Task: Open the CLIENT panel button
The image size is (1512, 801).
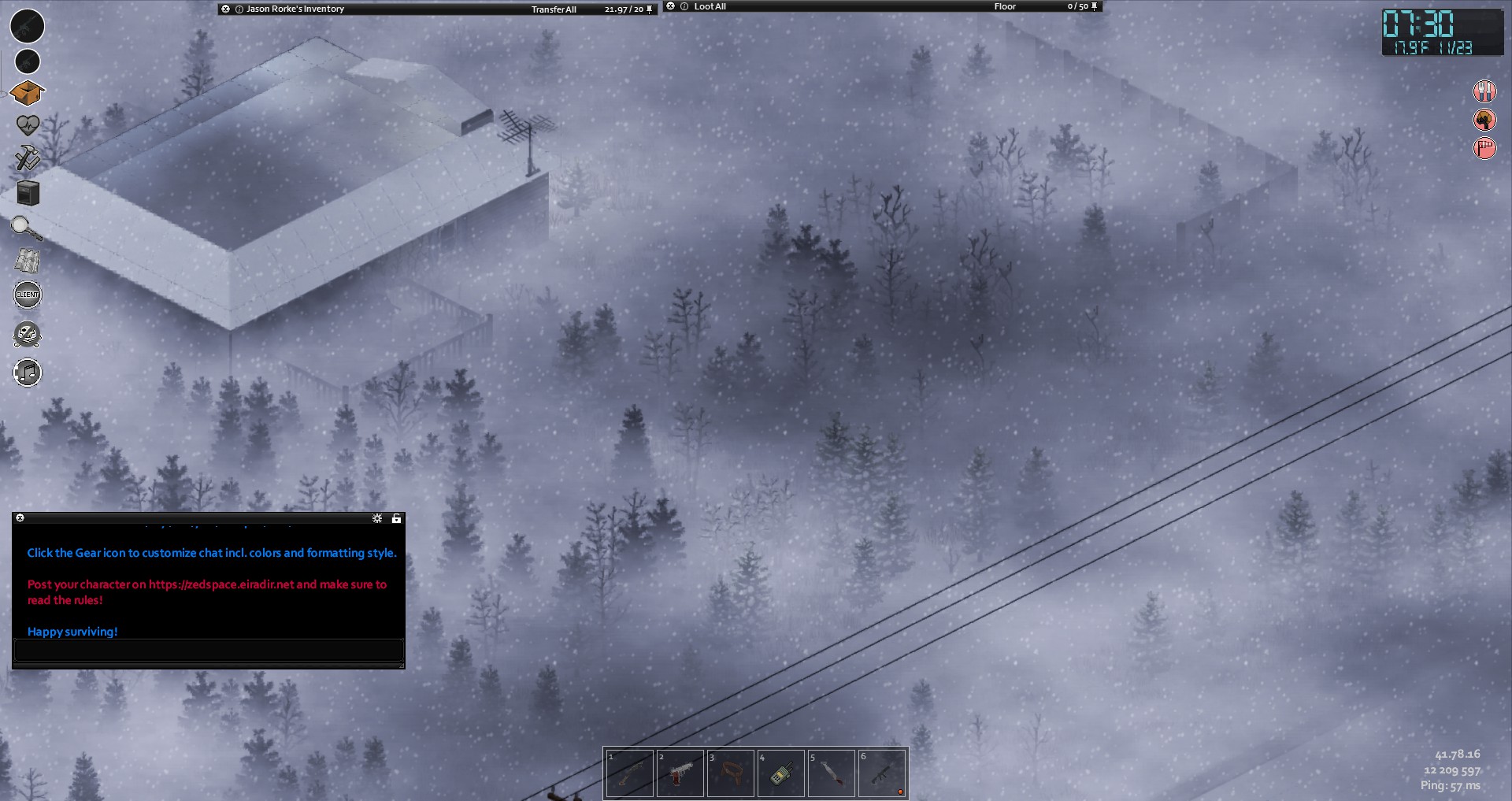Action: tap(28, 295)
